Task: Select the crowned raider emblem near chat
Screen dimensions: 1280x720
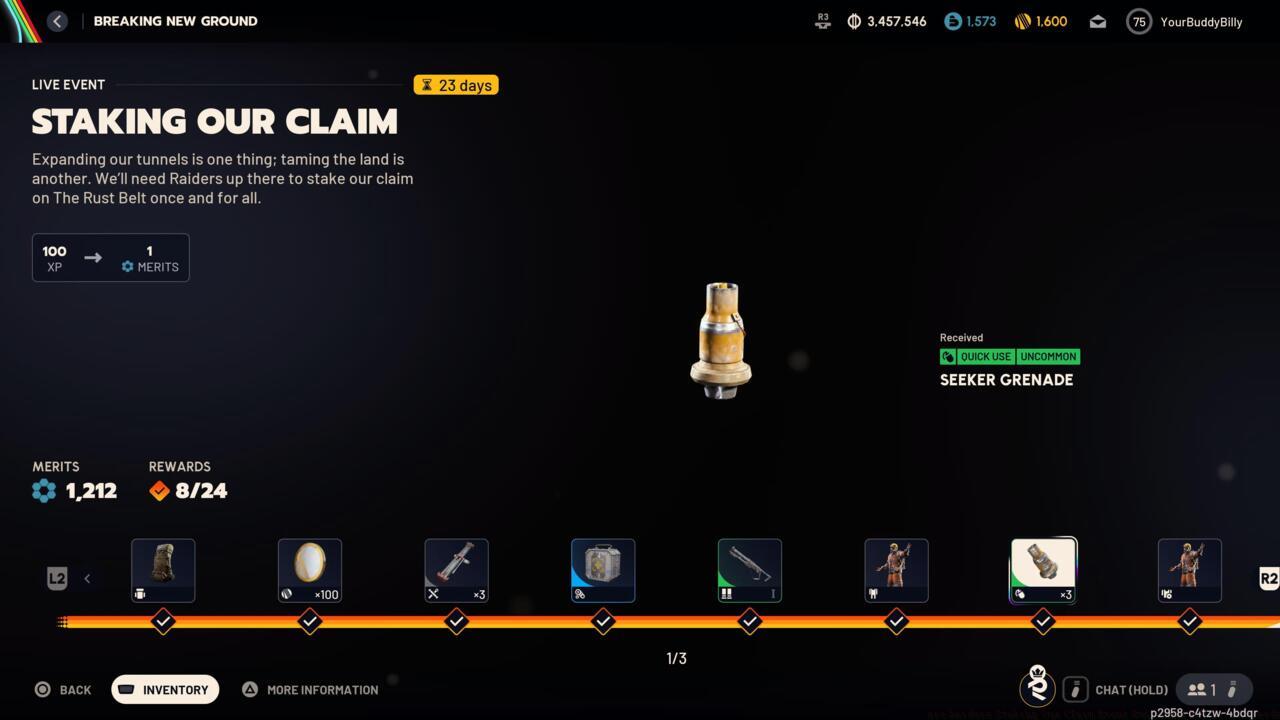Action: coord(1037,688)
